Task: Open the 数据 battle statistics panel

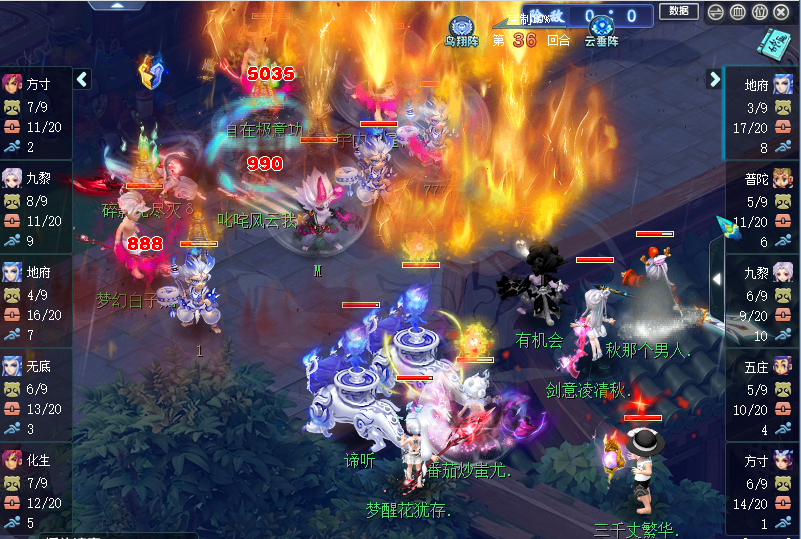Action: [x=679, y=12]
